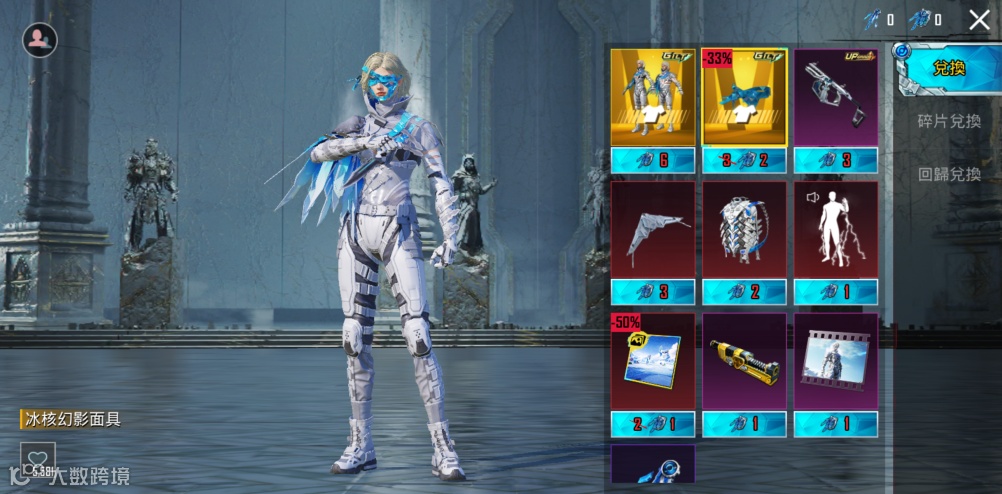This screenshot has width=1002, height=494.
Task: Close the exchange shop screen
Action: tap(979, 20)
